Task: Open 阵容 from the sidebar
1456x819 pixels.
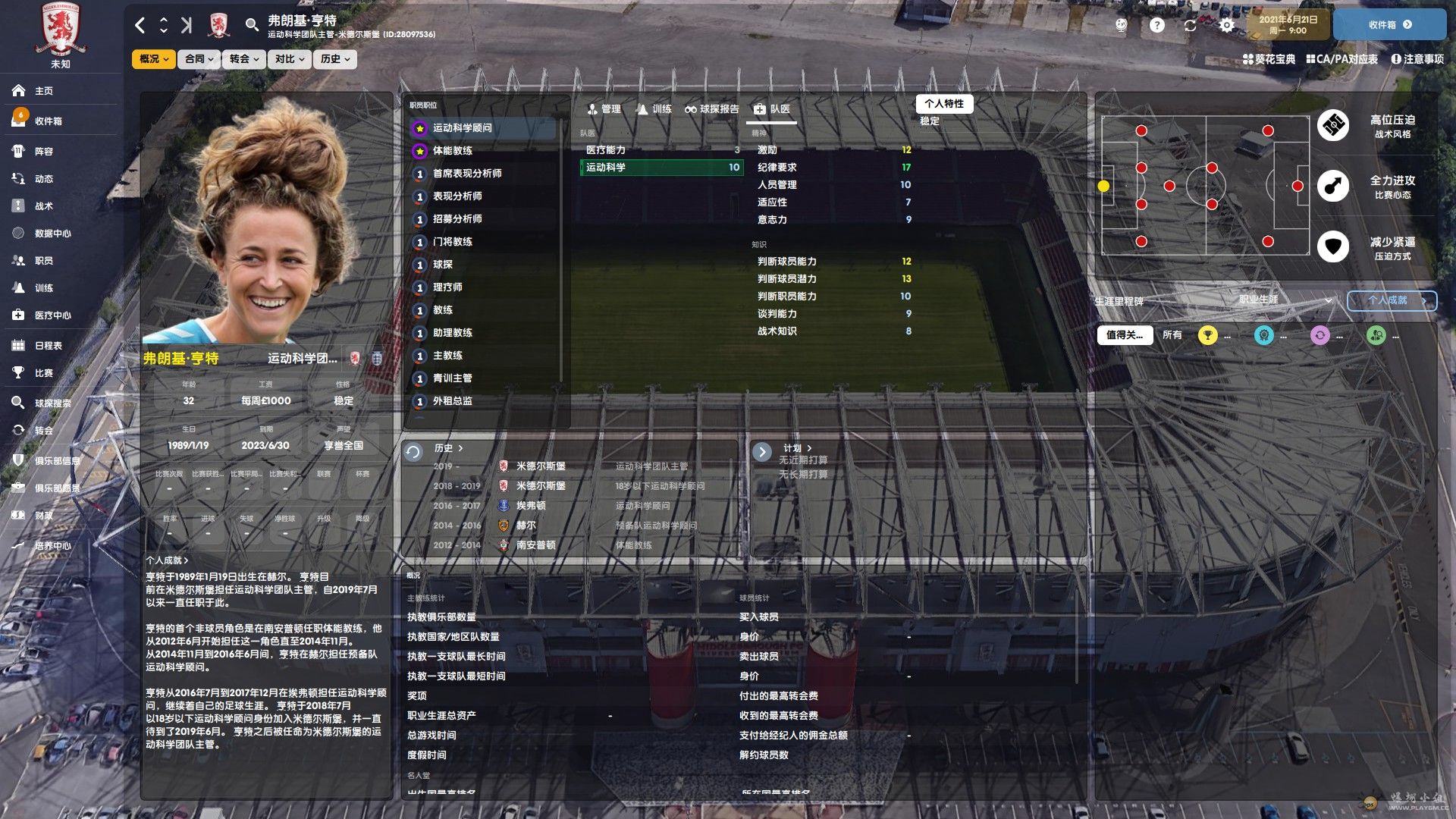Action: pos(44,152)
